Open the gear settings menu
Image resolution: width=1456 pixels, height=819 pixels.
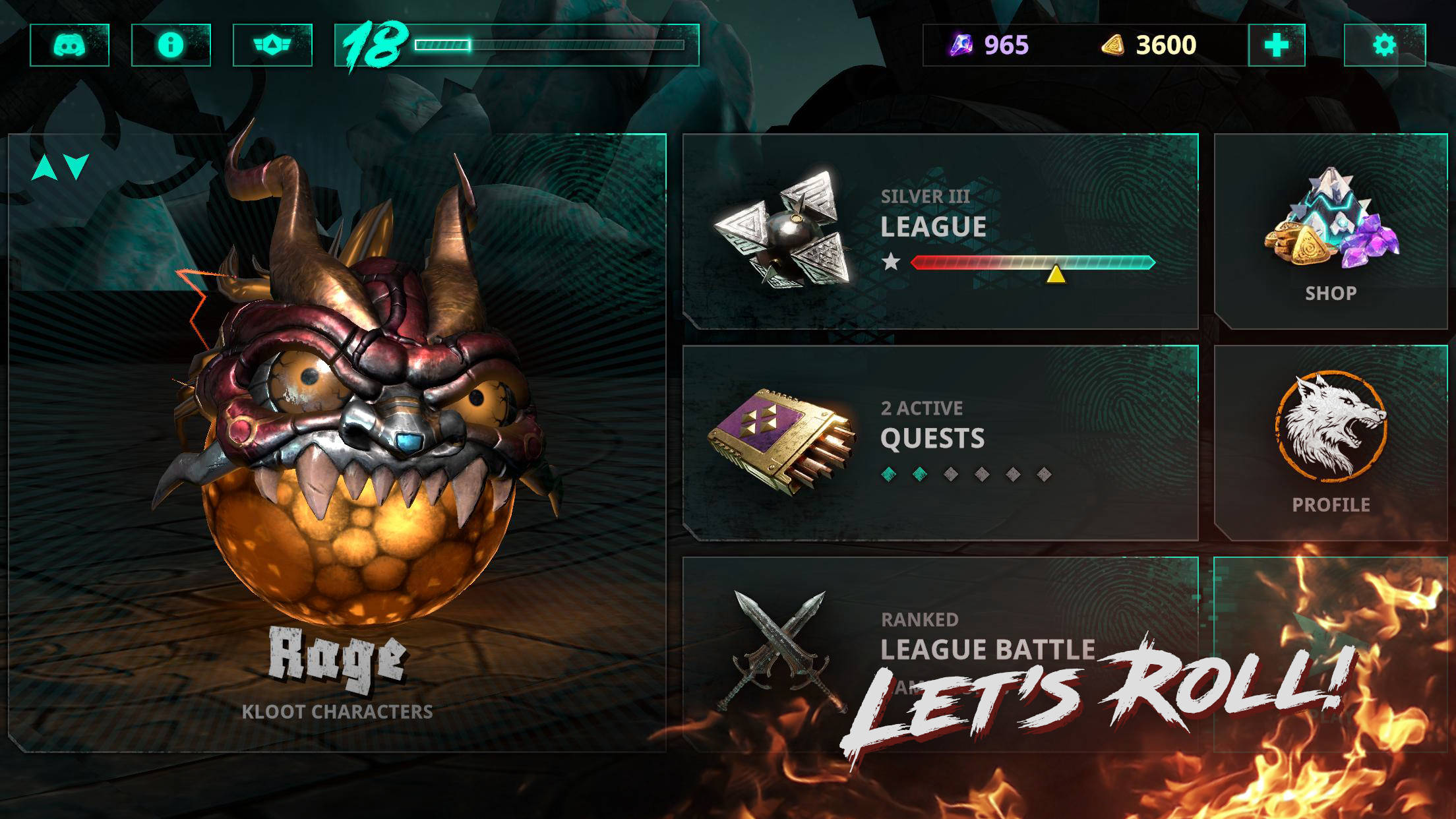1385,45
